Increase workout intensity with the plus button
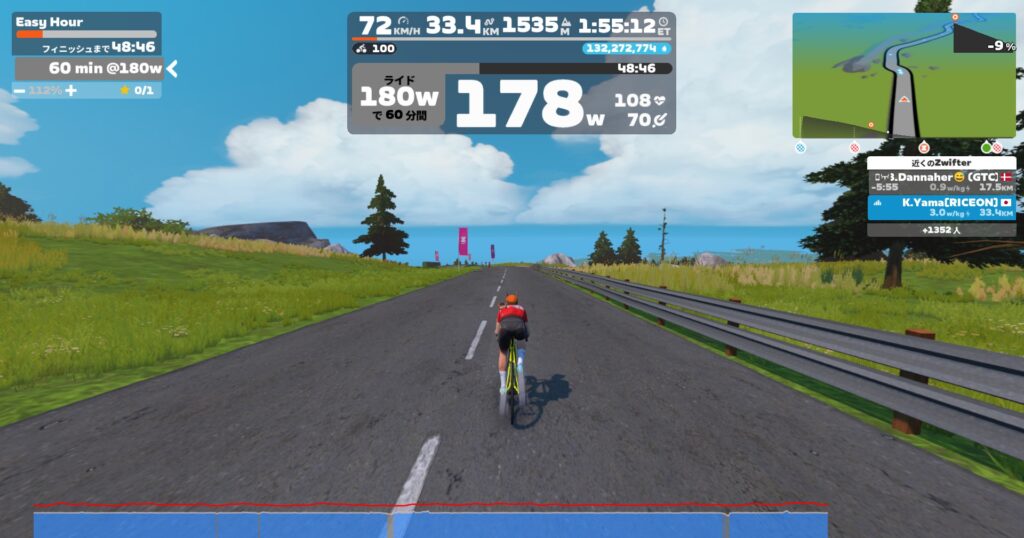 (x=71, y=90)
